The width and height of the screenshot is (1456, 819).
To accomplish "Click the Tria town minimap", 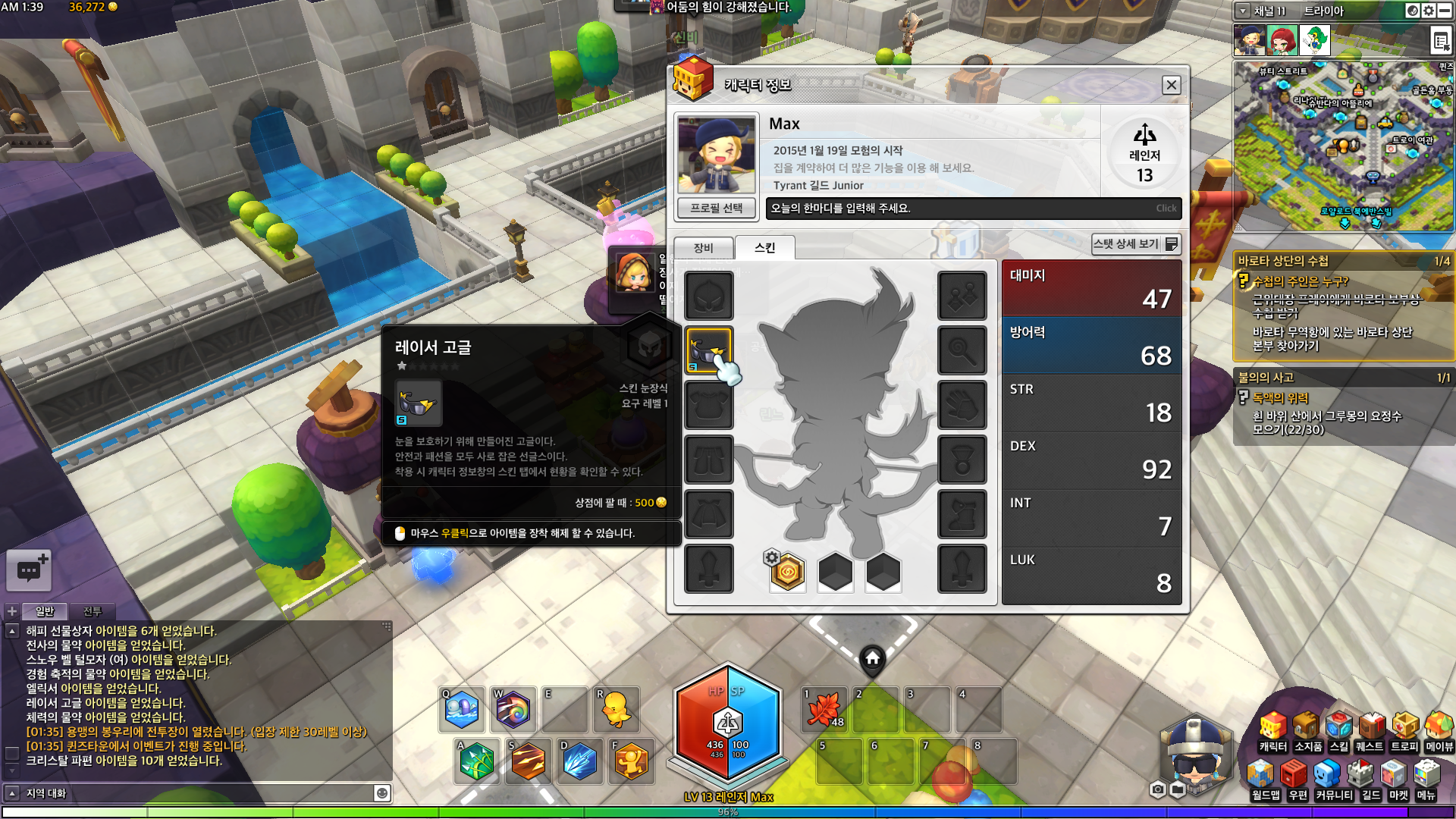I will 1342,146.
